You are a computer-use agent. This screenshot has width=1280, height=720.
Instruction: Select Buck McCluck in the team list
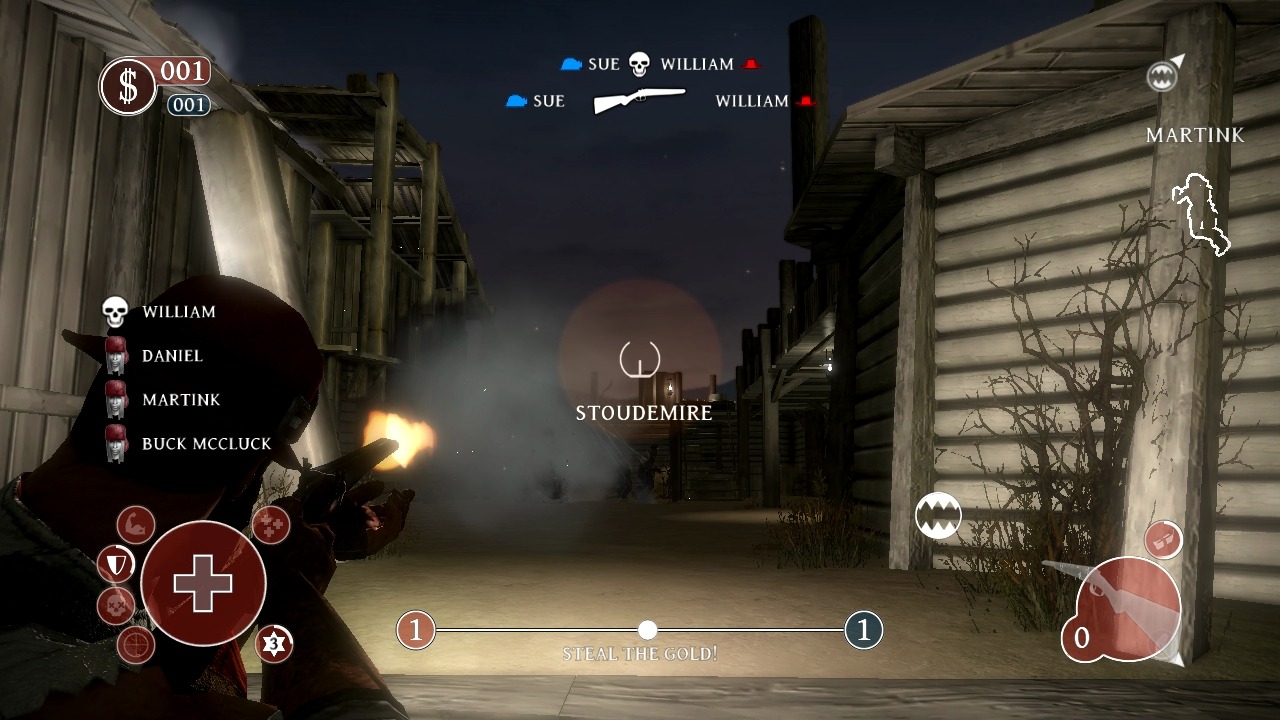(x=206, y=444)
